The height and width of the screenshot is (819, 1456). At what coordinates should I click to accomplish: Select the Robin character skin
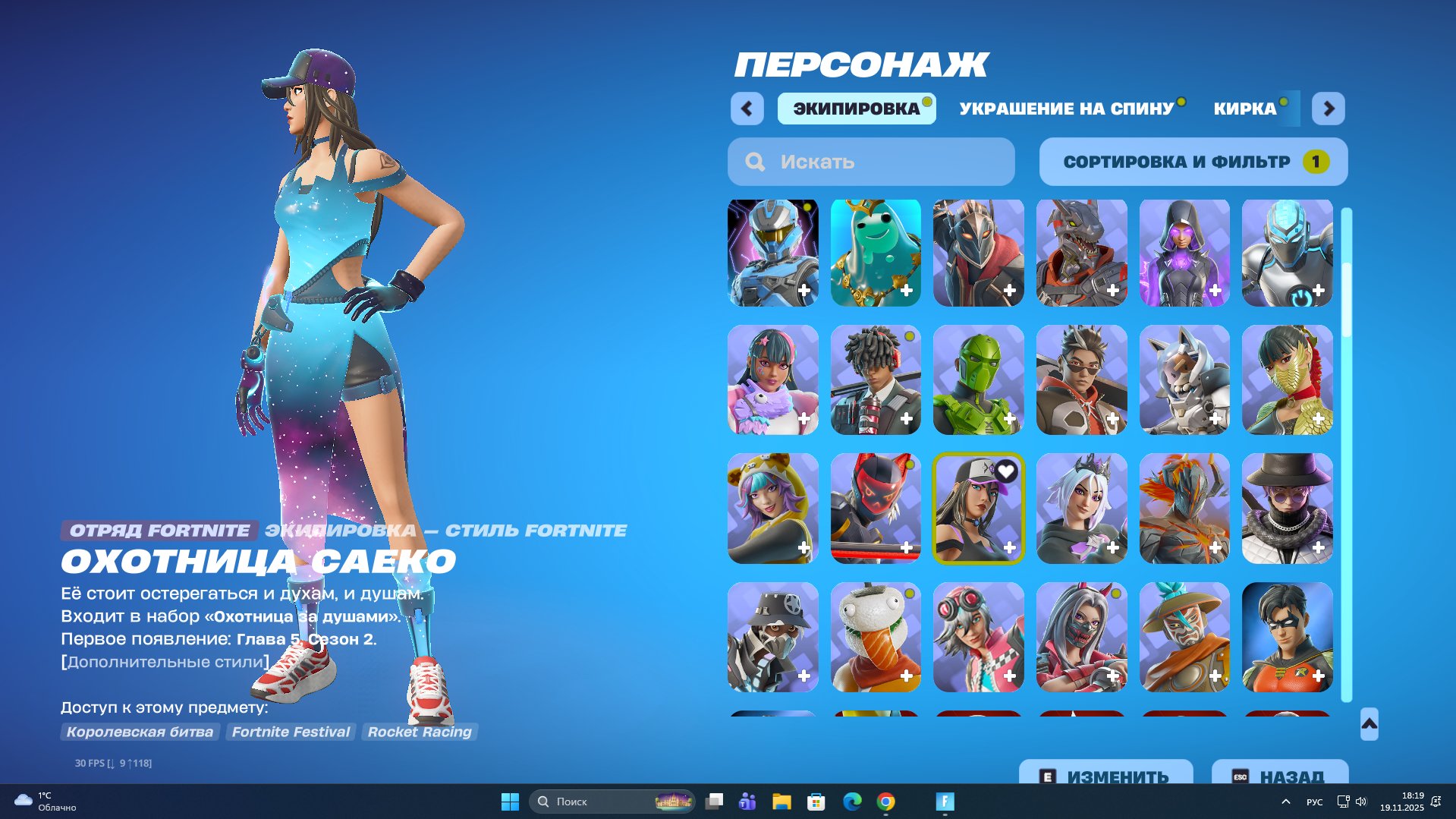(1287, 637)
